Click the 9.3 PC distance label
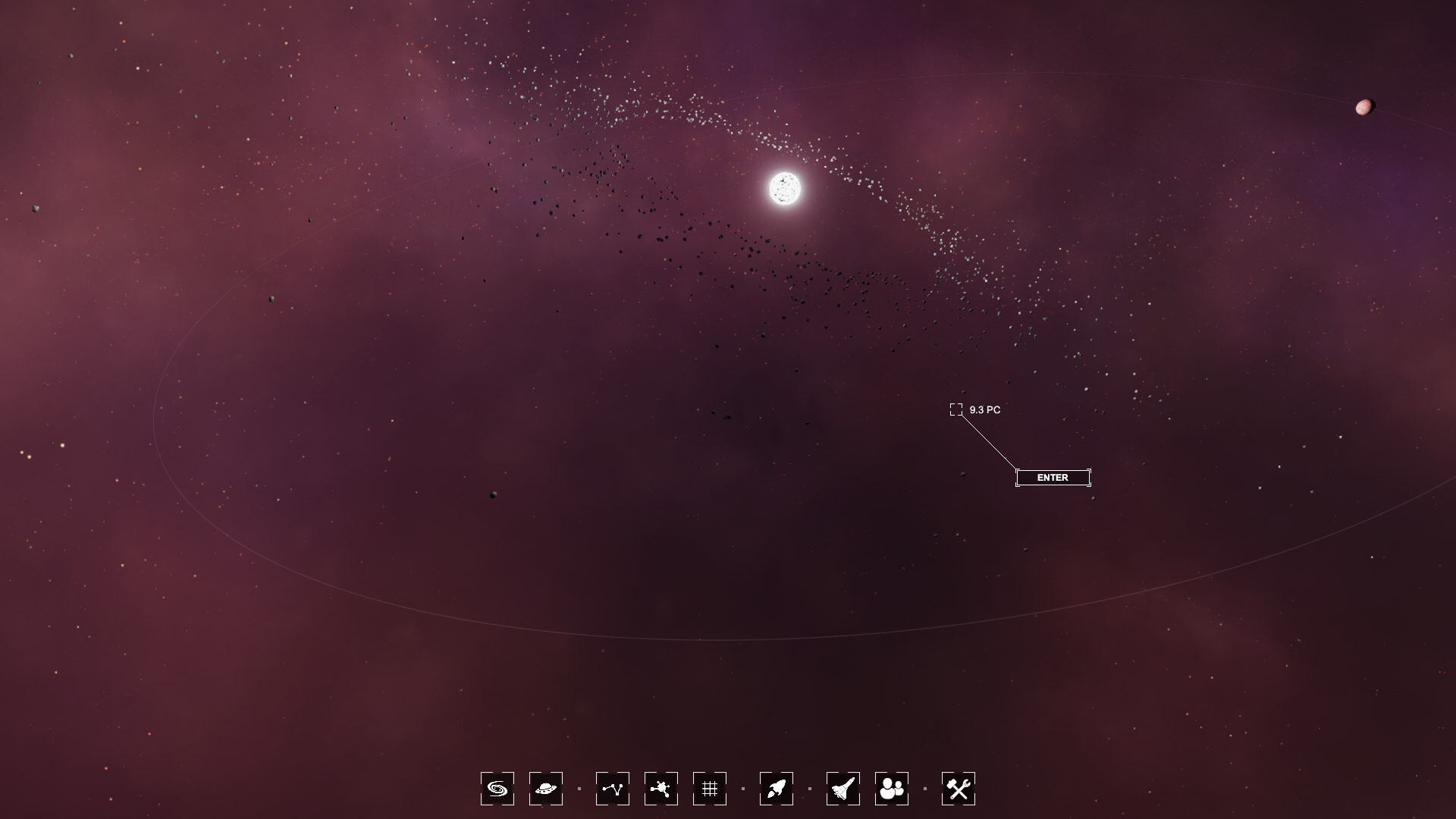 (x=984, y=410)
